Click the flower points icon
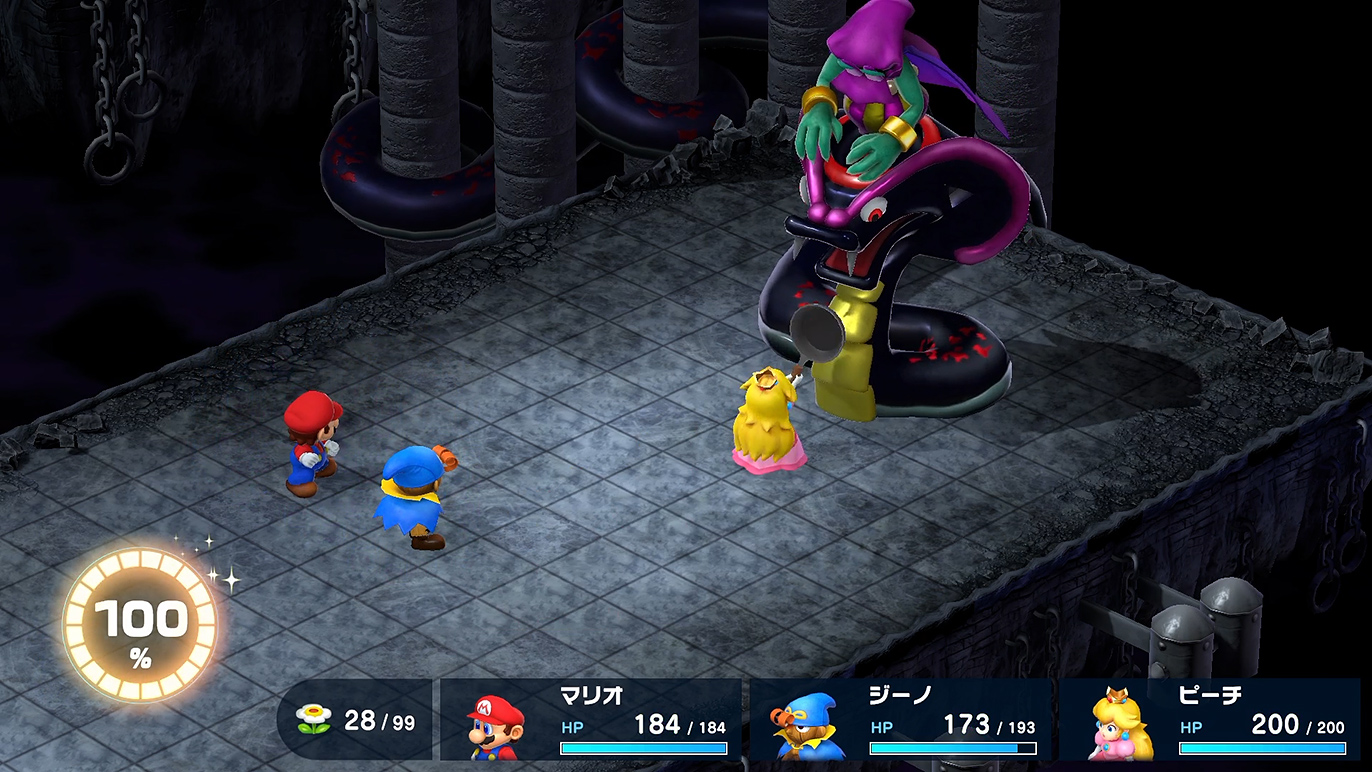The height and width of the screenshot is (772, 1372). 313,720
